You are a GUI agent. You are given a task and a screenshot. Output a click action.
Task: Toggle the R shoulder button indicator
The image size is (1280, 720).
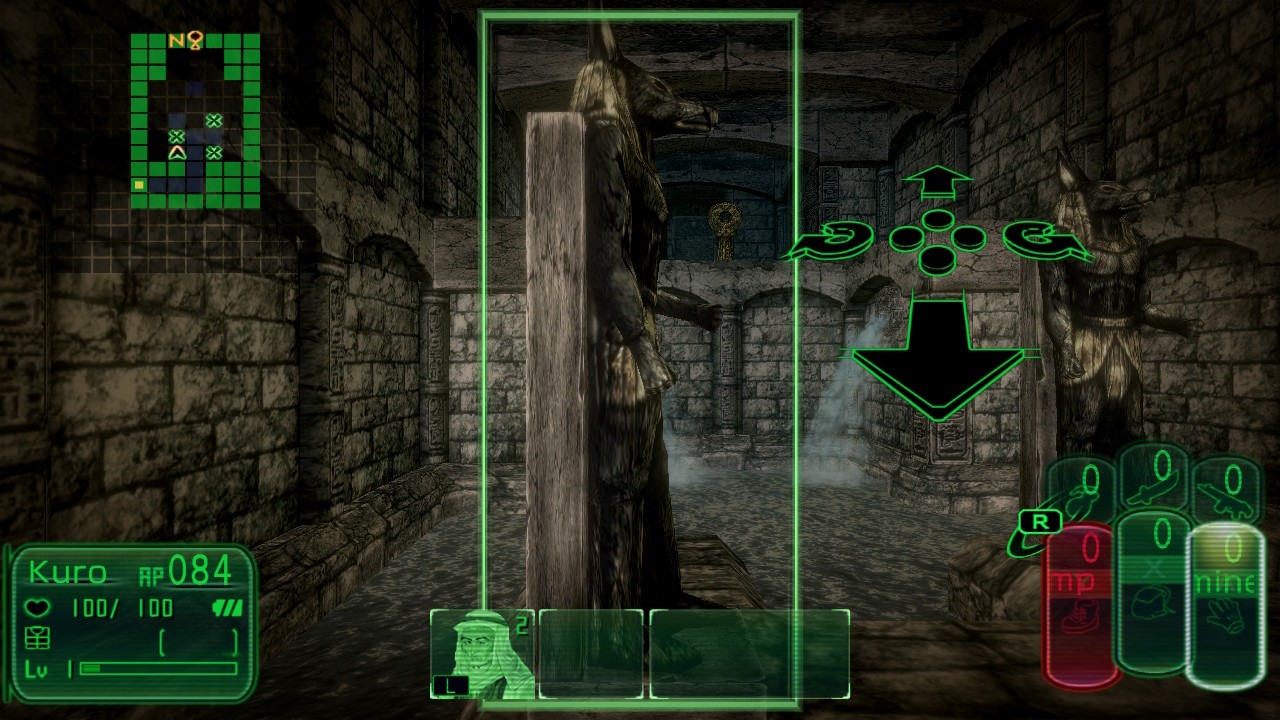(x=1041, y=521)
